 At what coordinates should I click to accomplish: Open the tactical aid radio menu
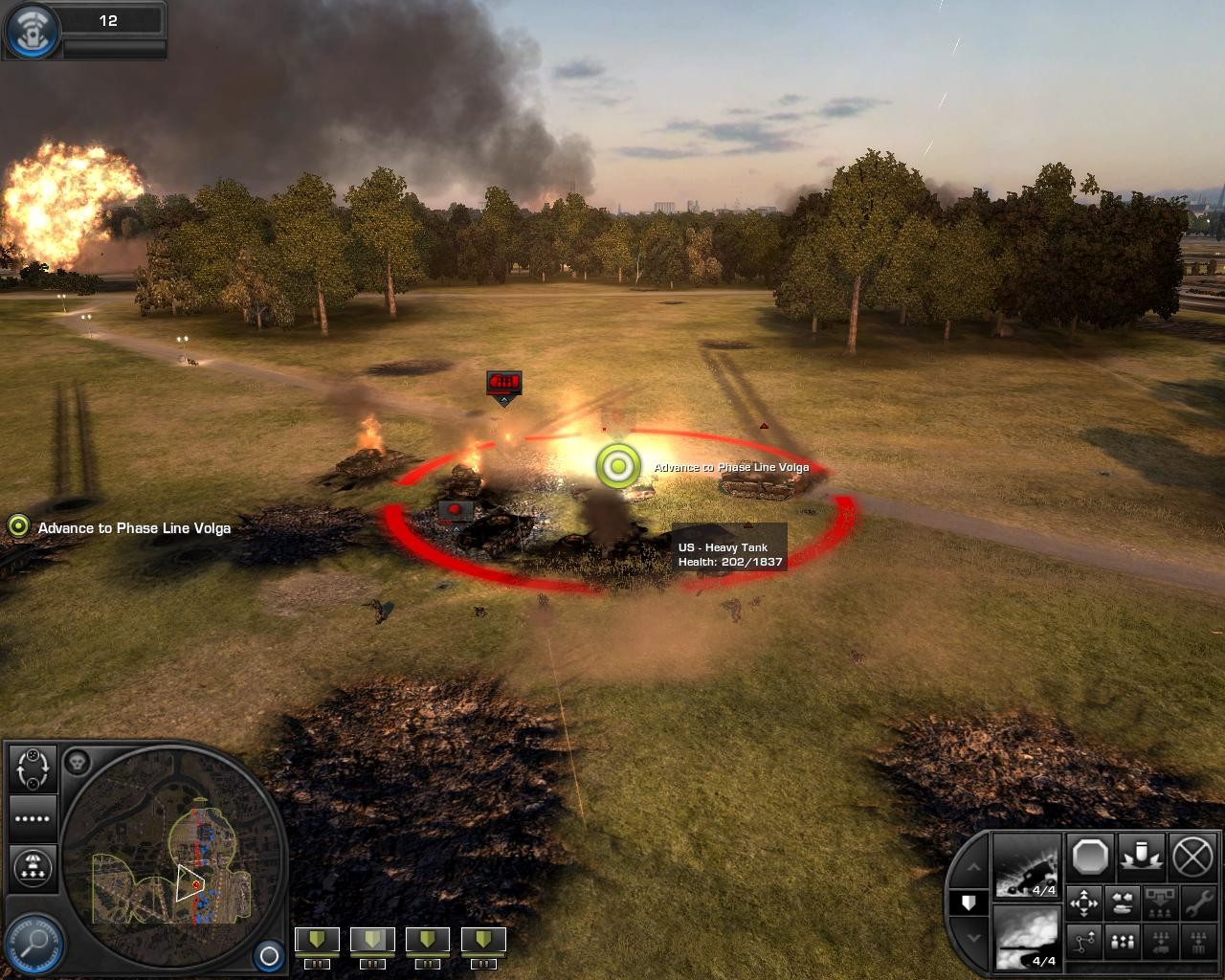pos(32,30)
